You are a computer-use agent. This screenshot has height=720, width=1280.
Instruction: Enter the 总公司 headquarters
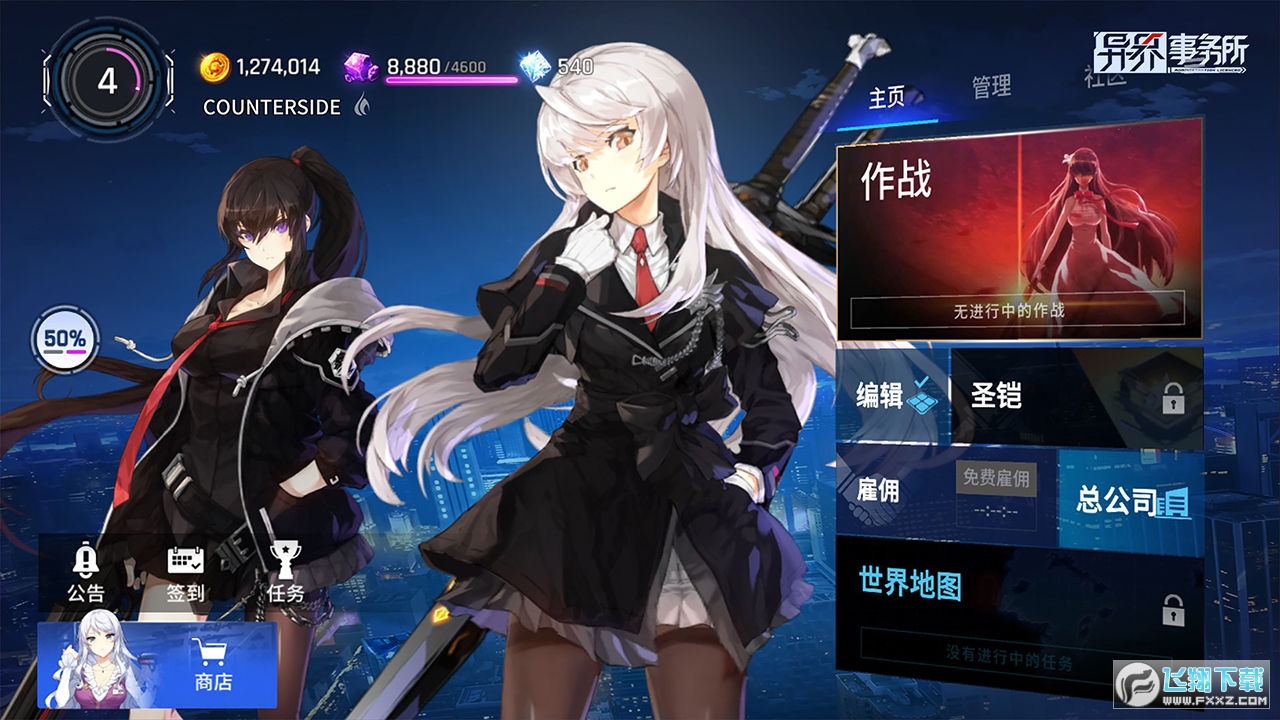click(1131, 499)
